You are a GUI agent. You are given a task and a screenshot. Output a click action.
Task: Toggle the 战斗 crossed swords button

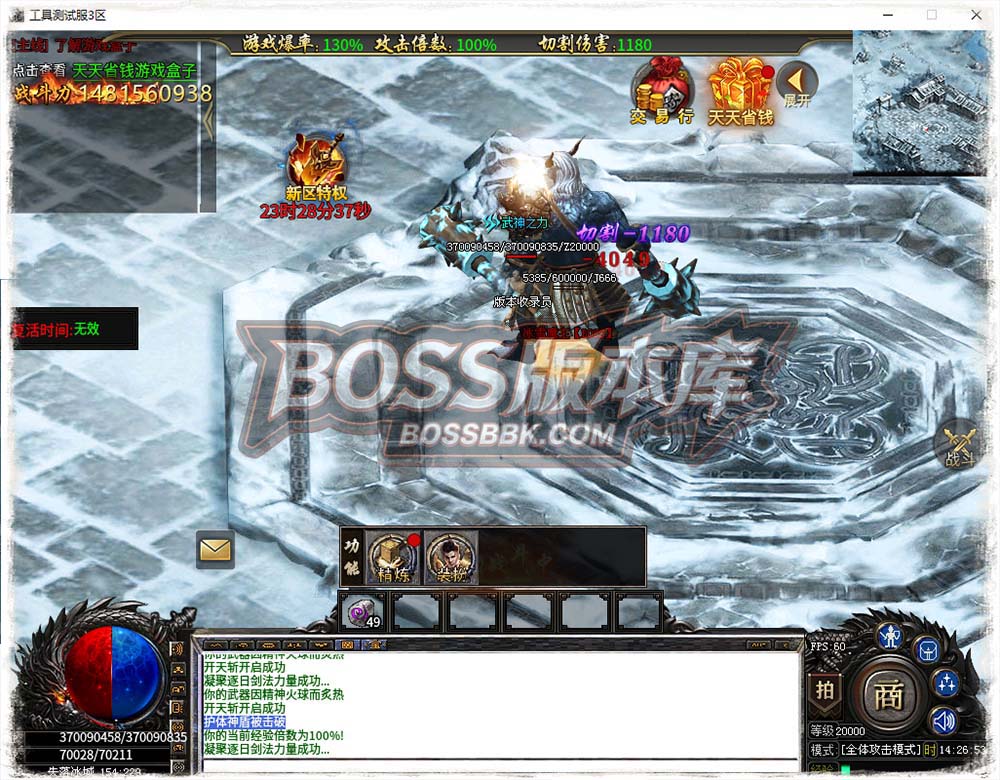tap(961, 444)
